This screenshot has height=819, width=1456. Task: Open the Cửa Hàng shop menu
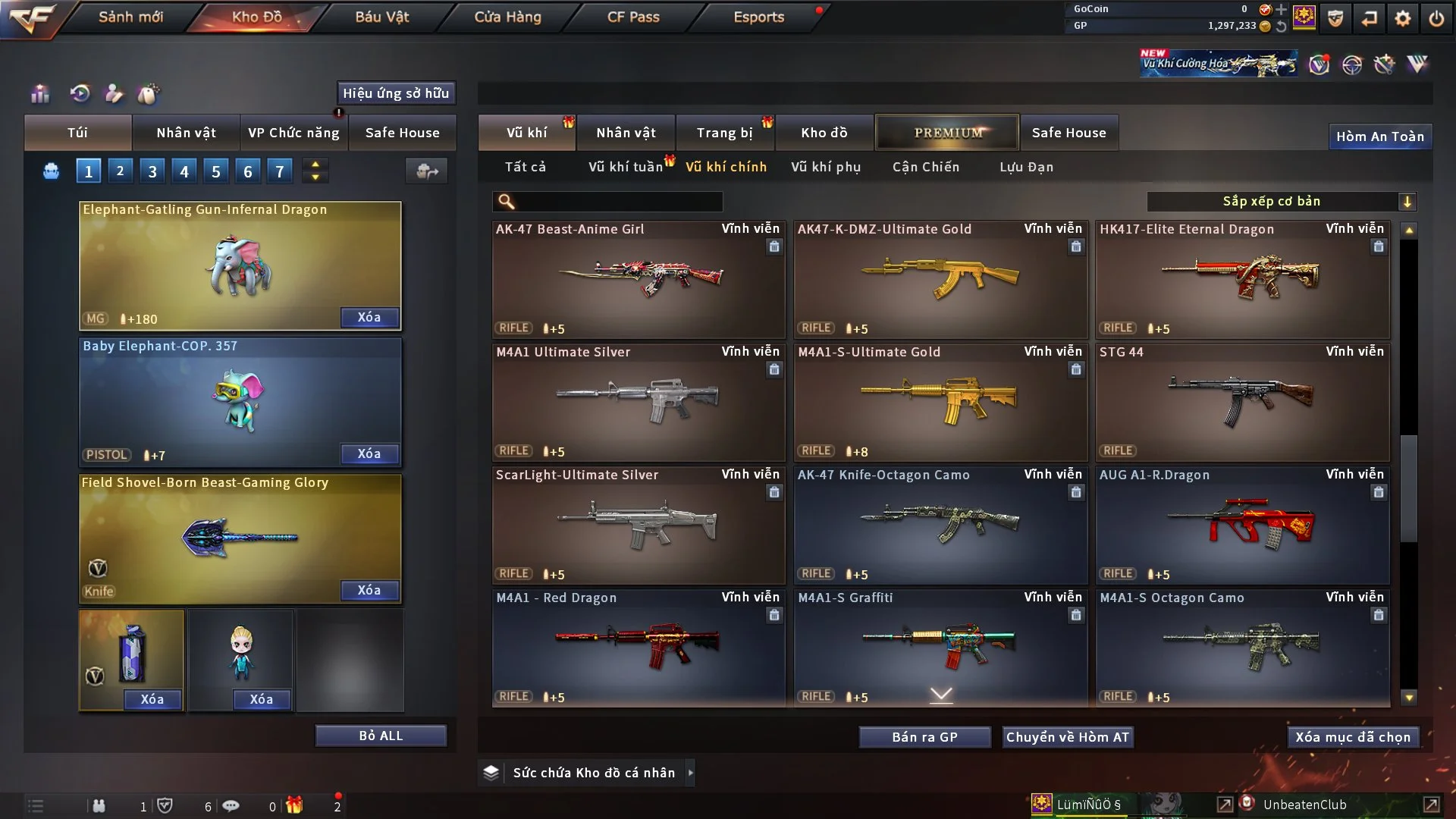[x=507, y=17]
